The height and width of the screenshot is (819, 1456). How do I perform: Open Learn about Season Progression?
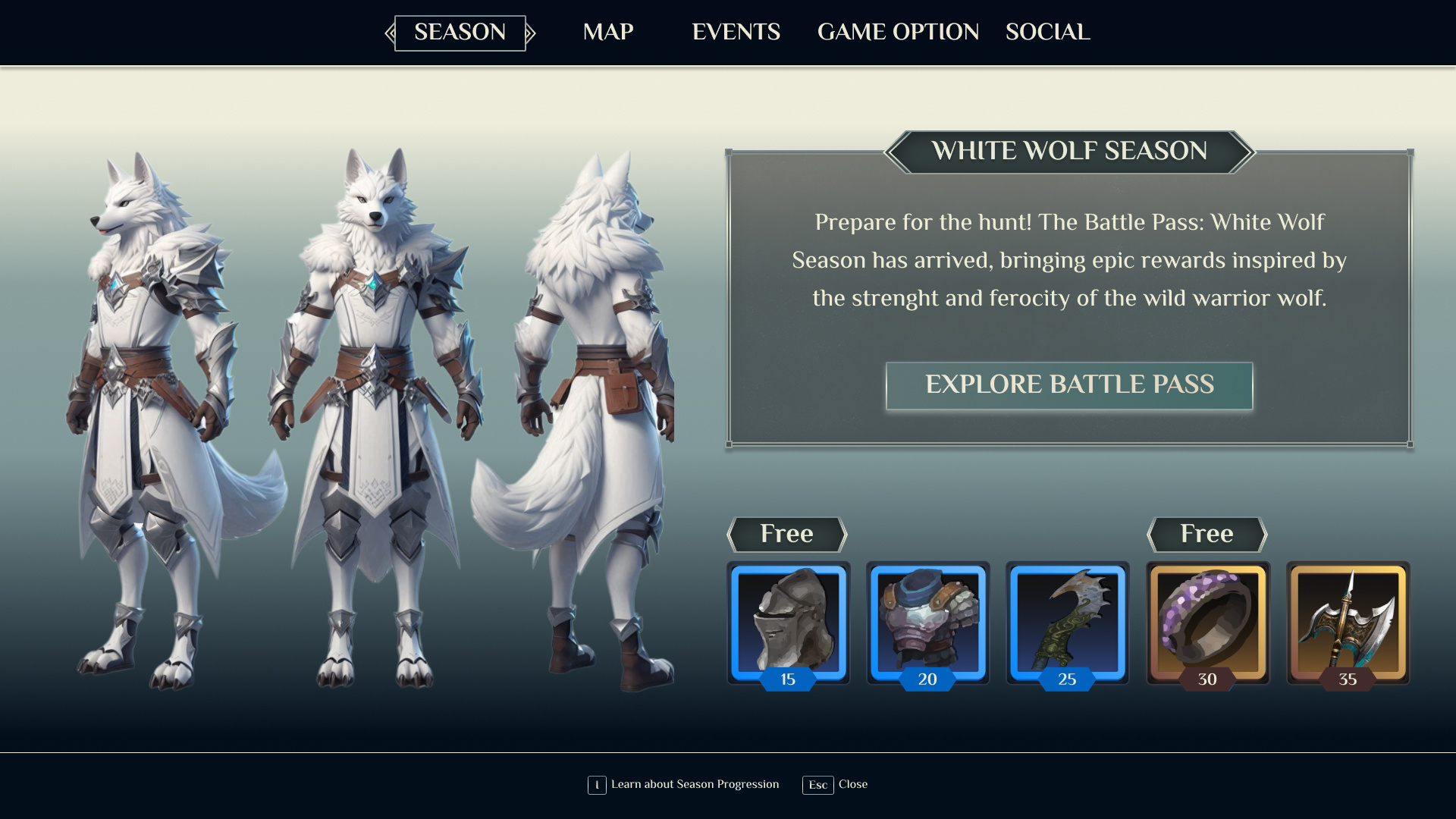(x=695, y=785)
